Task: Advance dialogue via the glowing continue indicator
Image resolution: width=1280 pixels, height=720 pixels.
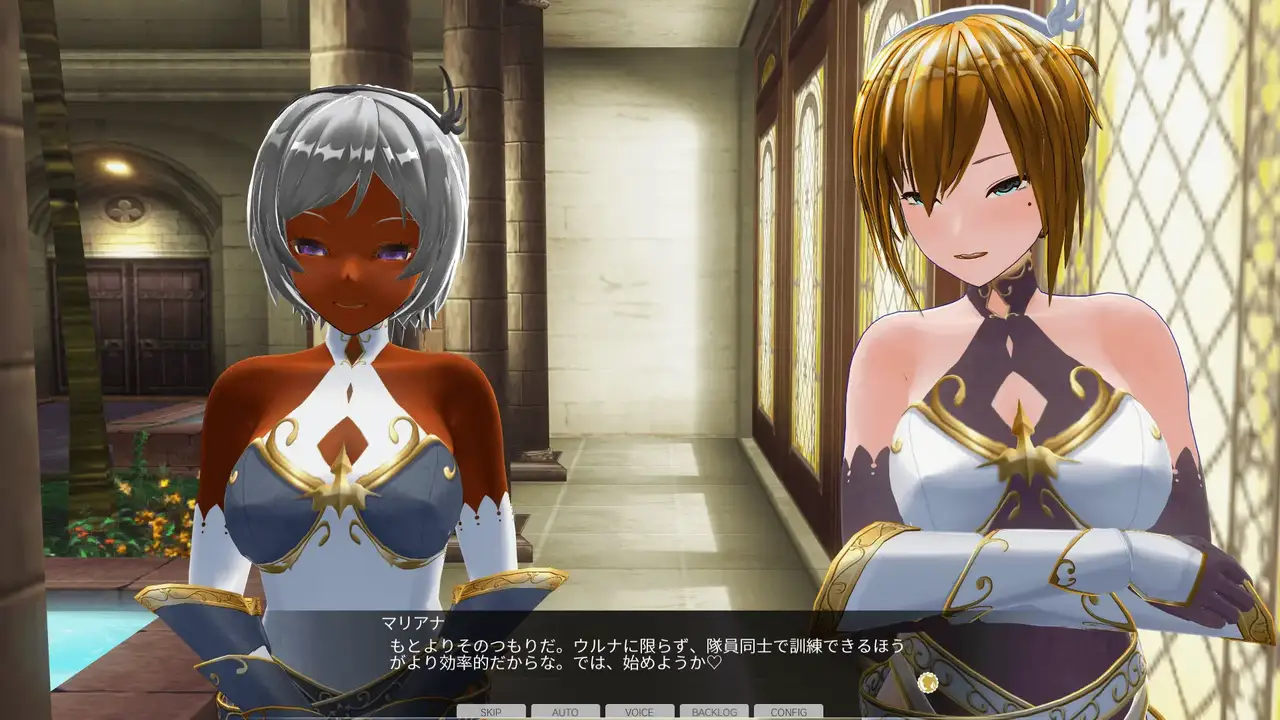Action: click(929, 683)
